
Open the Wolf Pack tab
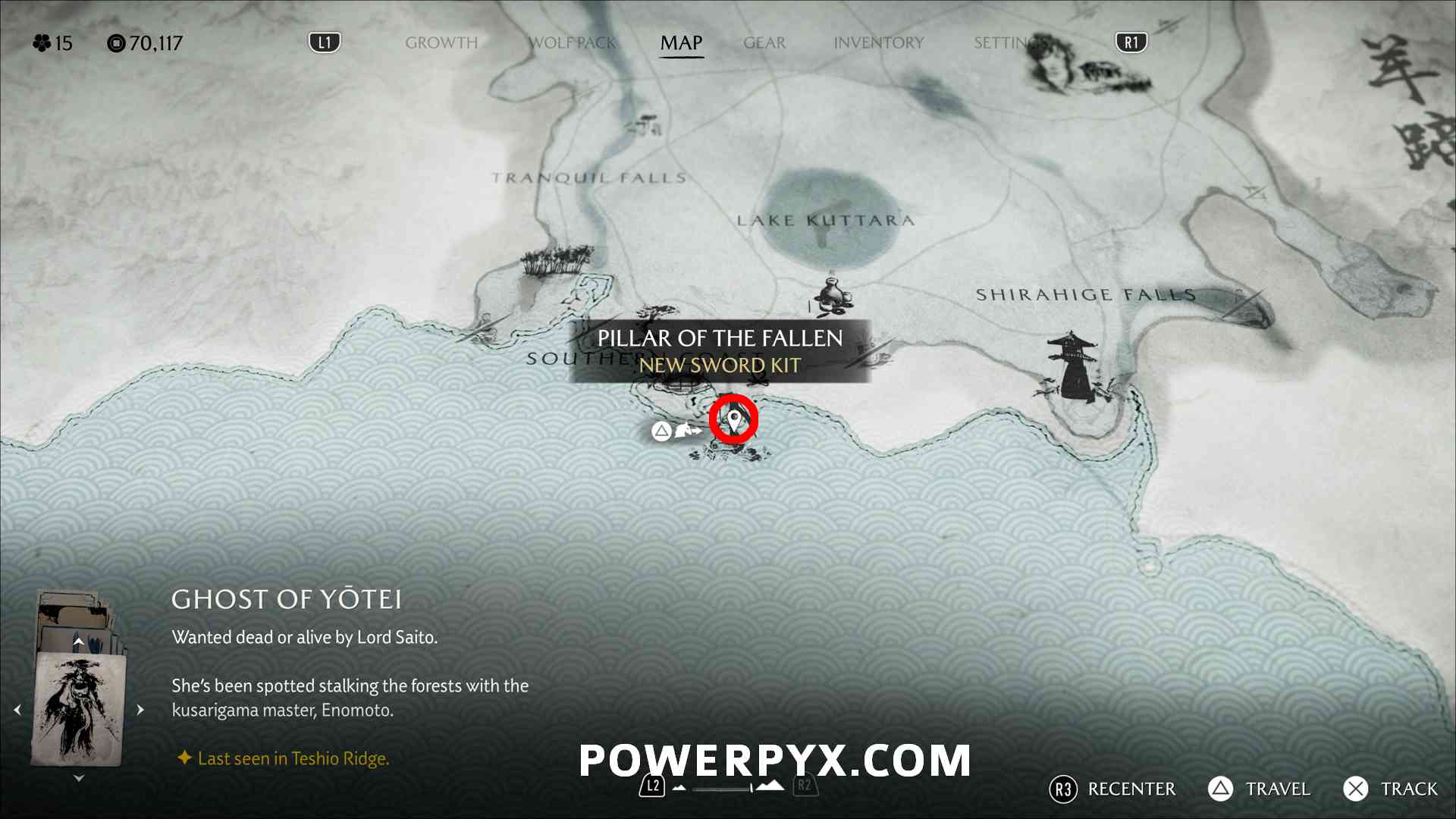(x=573, y=43)
